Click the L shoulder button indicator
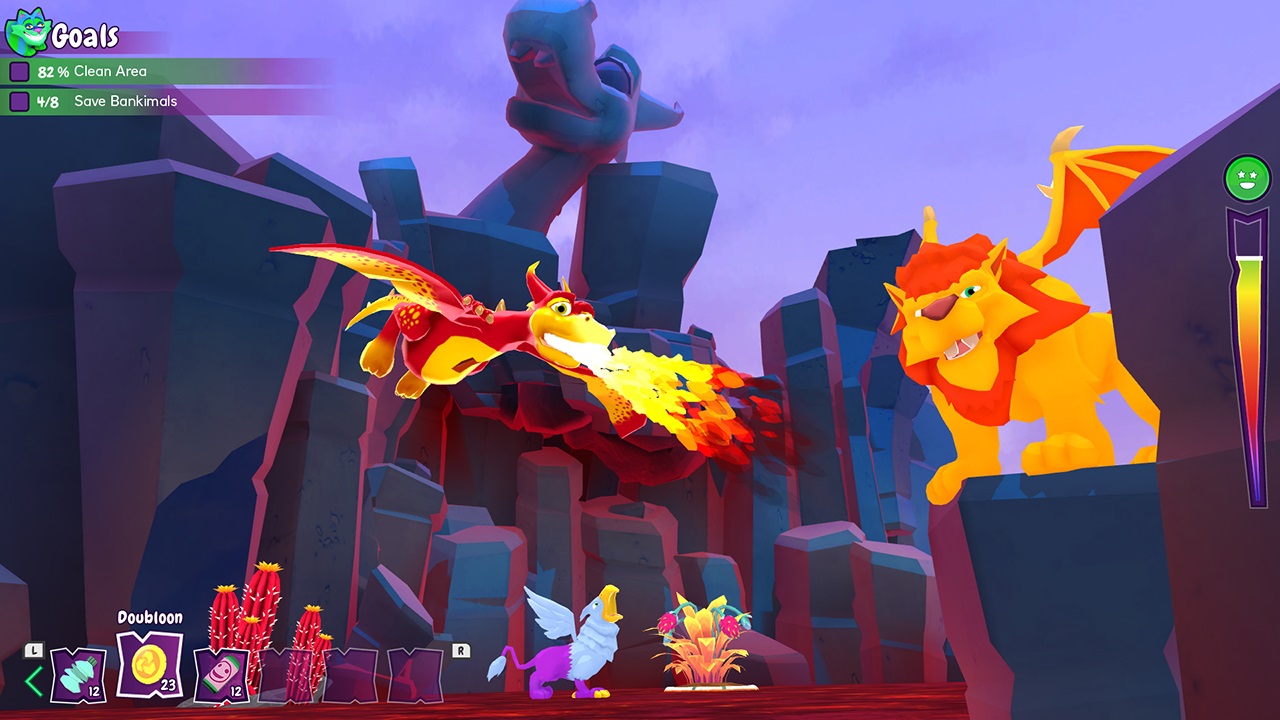Viewport: 1280px width, 720px height. coord(33,649)
